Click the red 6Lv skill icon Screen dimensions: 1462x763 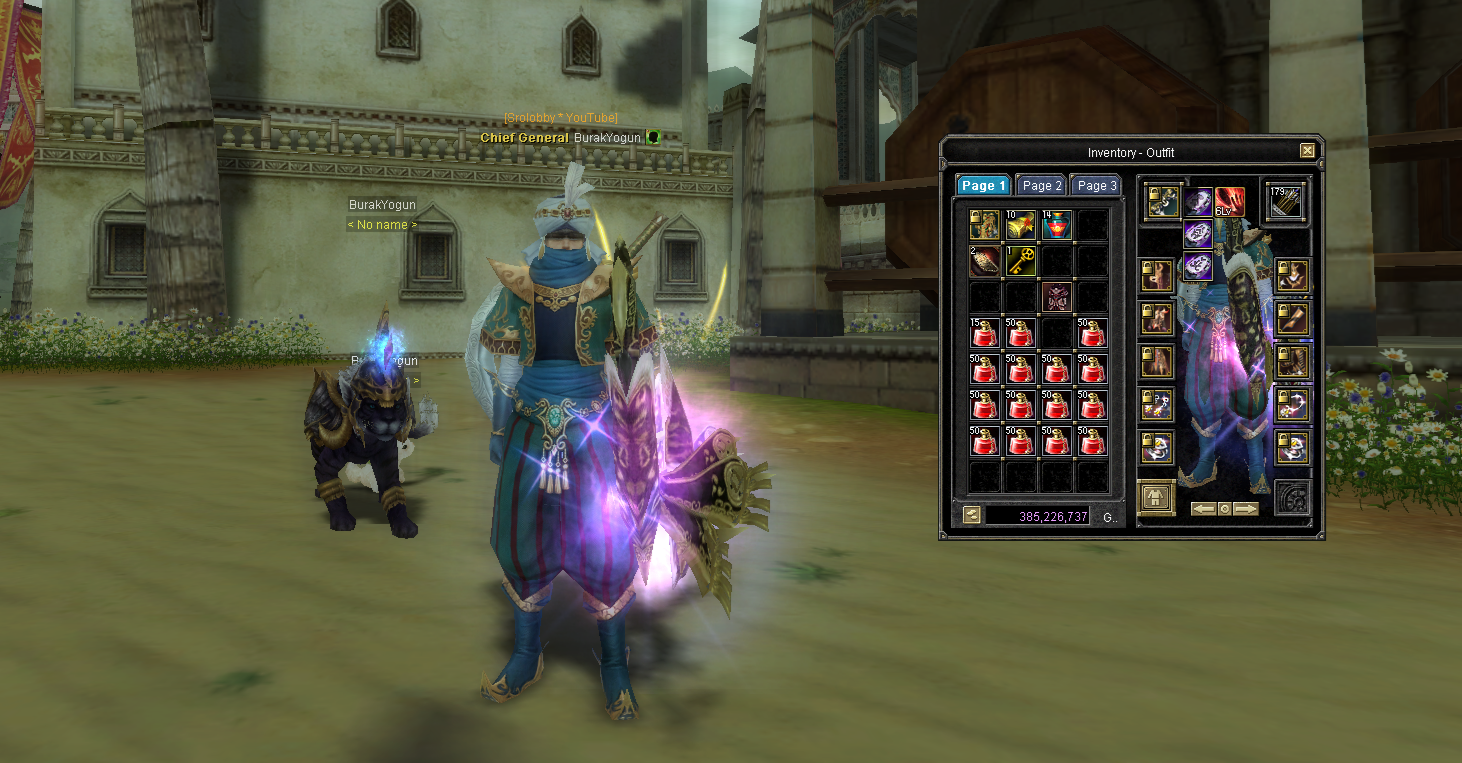[x=1229, y=203]
